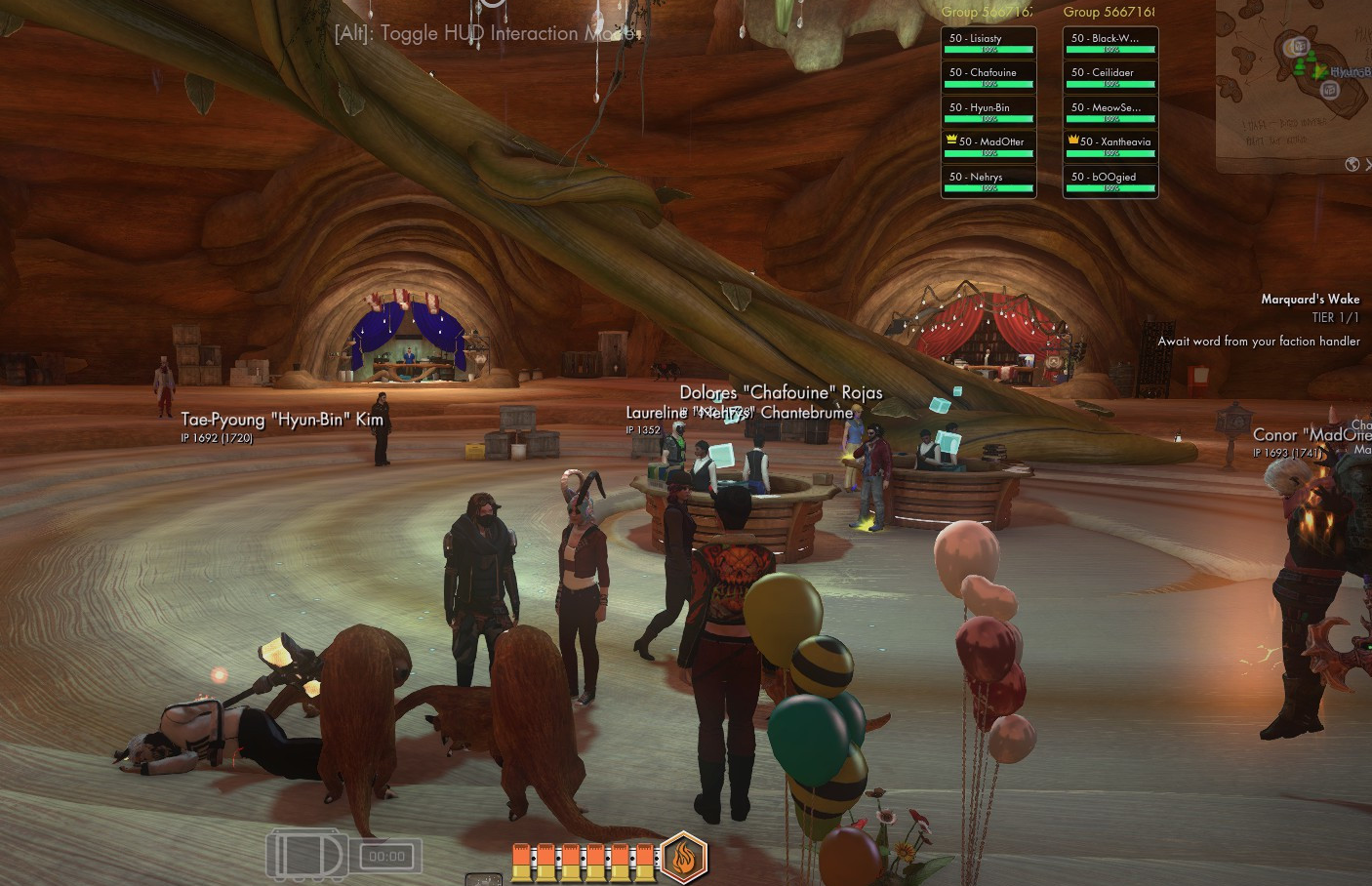Select Nehrys in the group list
Image resolution: width=1372 pixels, height=886 pixels.
[x=988, y=181]
